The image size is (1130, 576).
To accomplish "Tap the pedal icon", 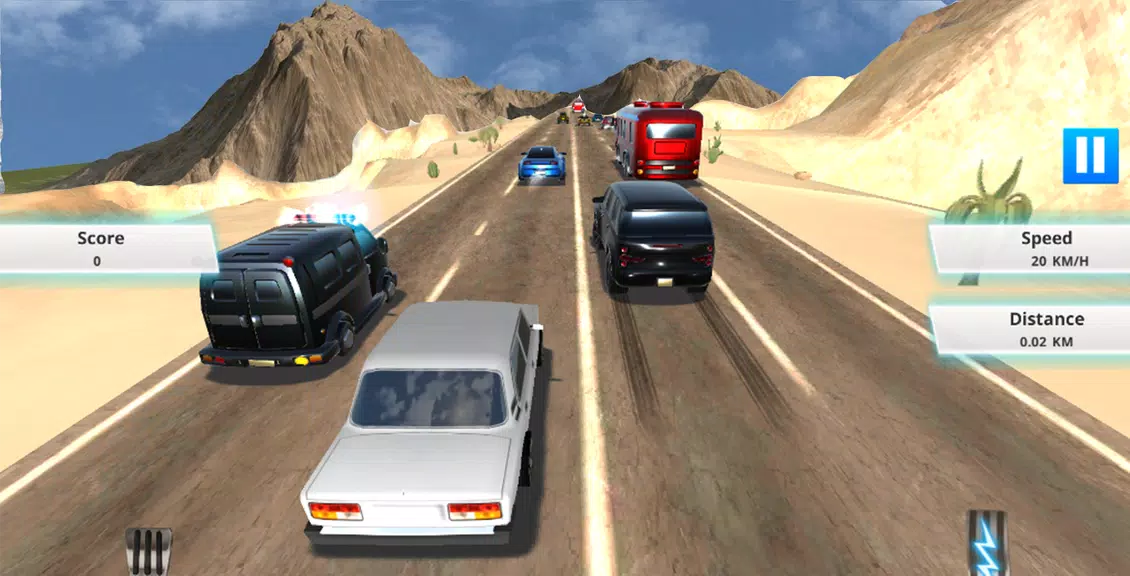I will 149,551.
